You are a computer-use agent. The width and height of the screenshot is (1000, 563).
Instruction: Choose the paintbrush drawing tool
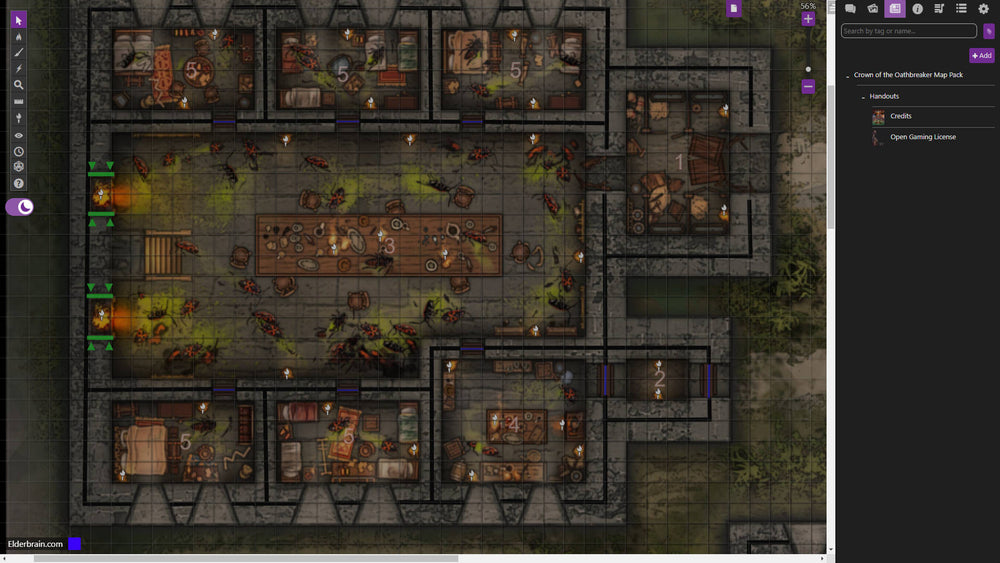[x=18, y=53]
